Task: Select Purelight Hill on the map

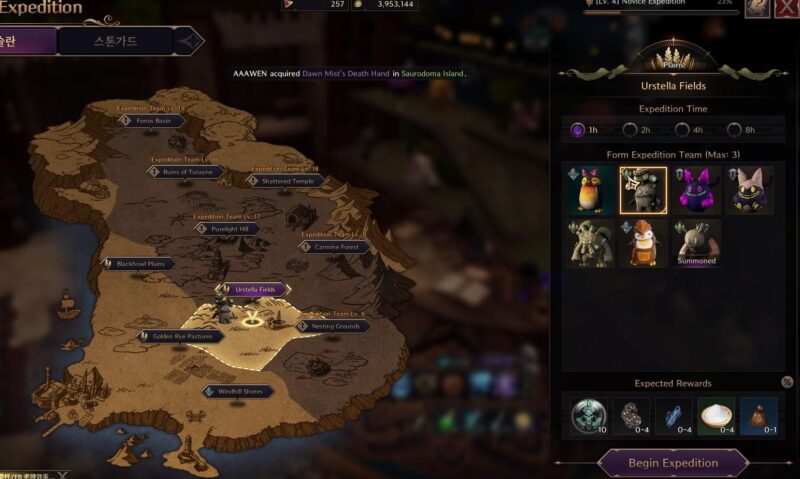Action: click(228, 229)
